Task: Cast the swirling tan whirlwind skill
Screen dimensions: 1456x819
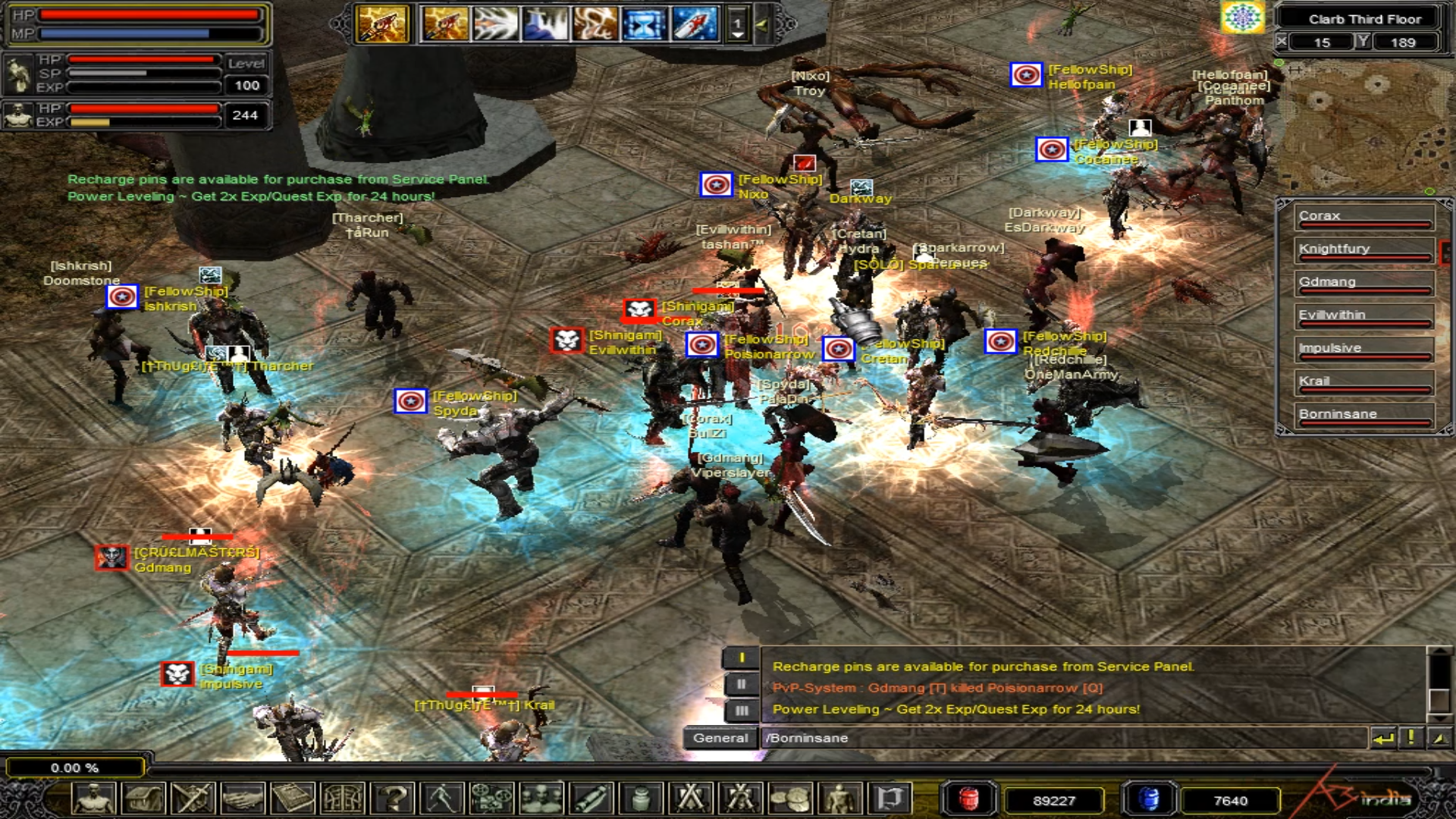Action: click(595, 24)
